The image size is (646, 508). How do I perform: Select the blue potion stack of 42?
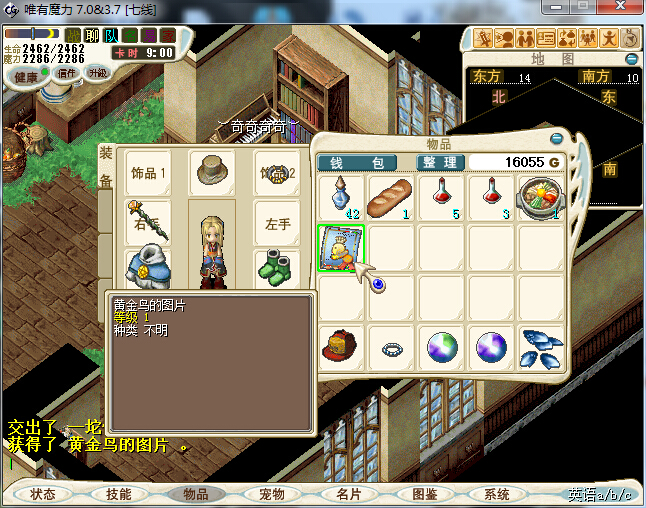[x=342, y=198]
